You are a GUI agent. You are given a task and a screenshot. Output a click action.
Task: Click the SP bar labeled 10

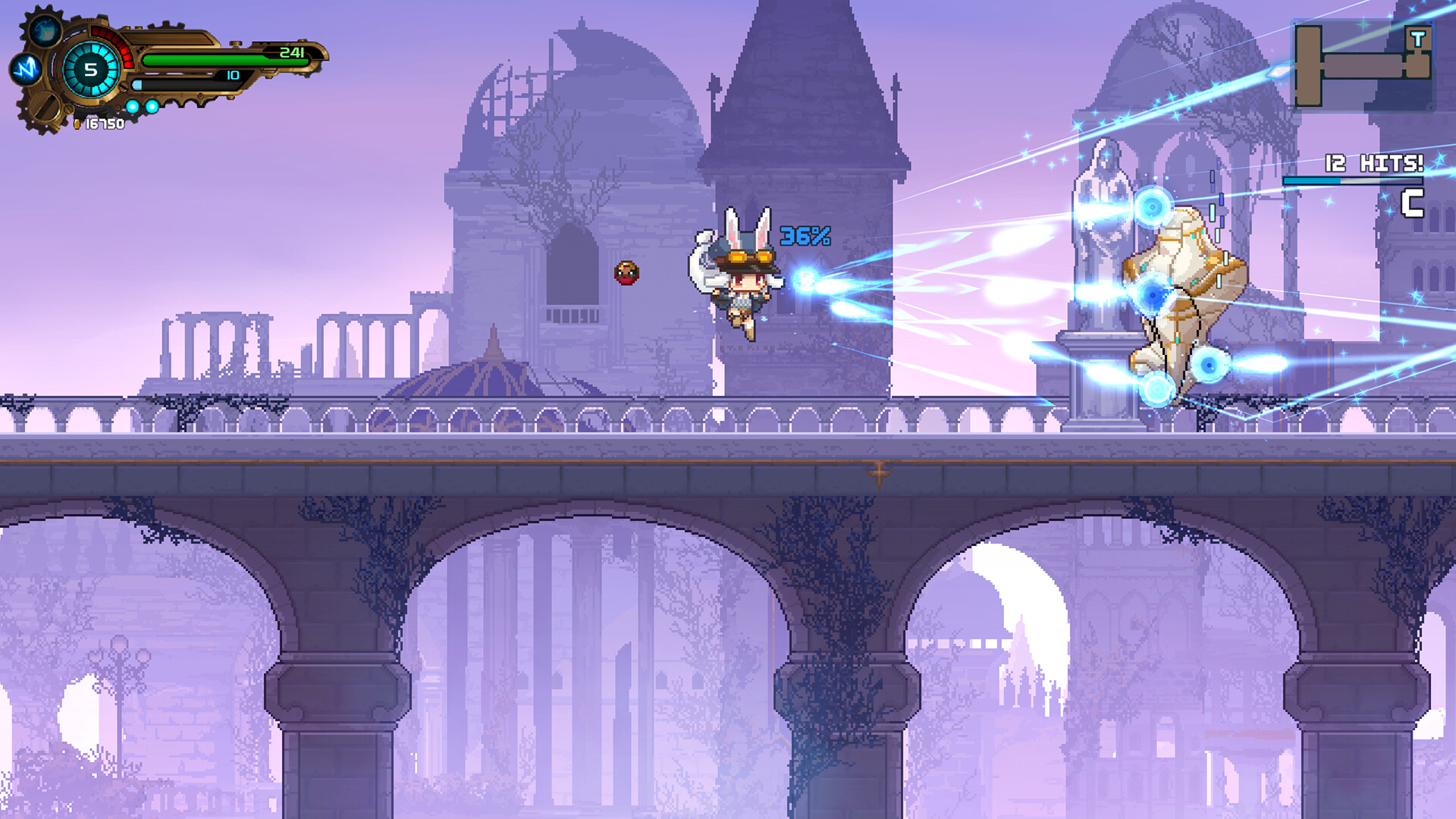coord(190,86)
